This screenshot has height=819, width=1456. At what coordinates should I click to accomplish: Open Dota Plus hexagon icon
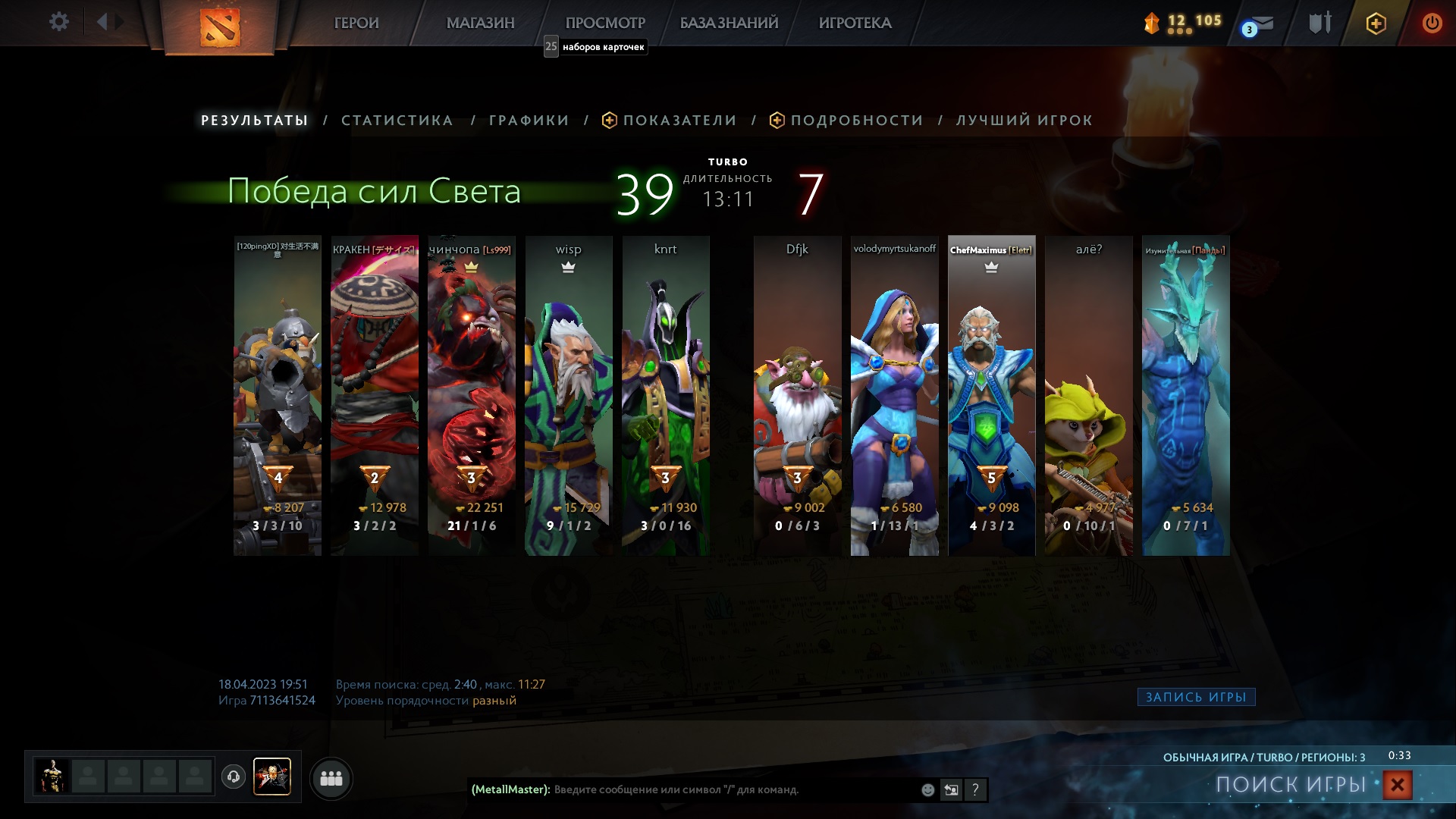pos(1376,24)
